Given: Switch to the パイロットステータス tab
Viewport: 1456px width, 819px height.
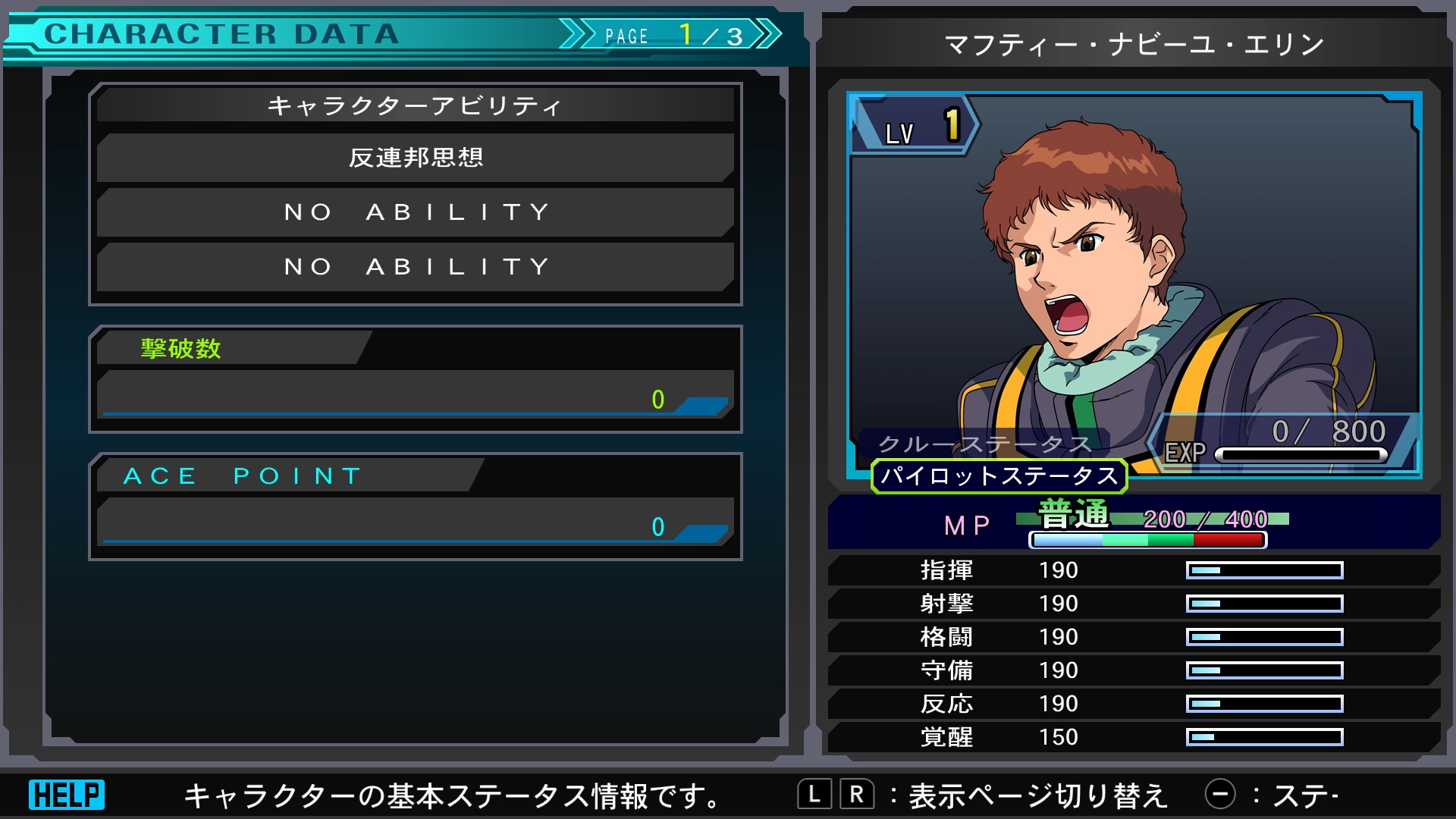Looking at the screenshot, I should click(999, 476).
